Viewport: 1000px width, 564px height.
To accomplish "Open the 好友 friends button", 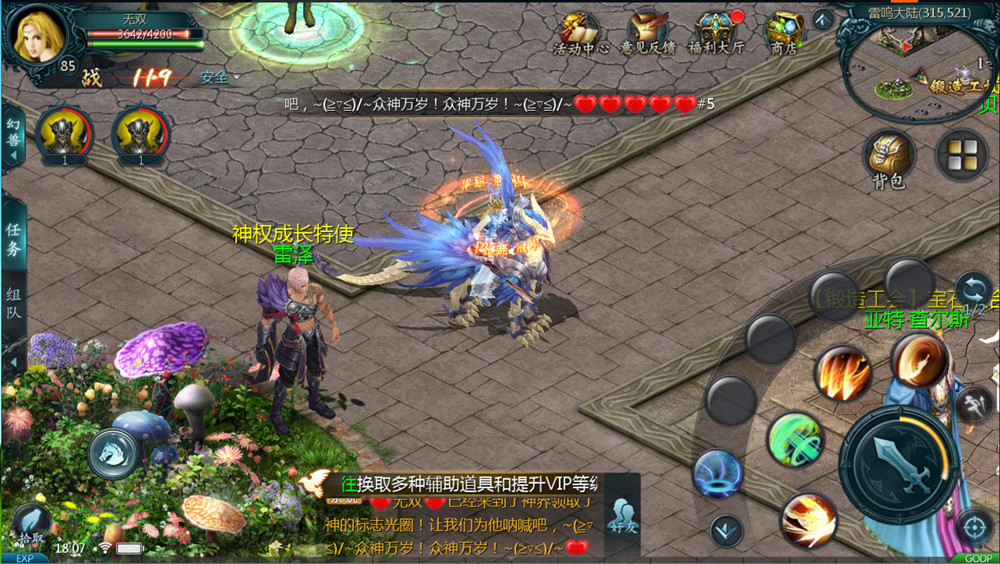I will (x=622, y=517).
